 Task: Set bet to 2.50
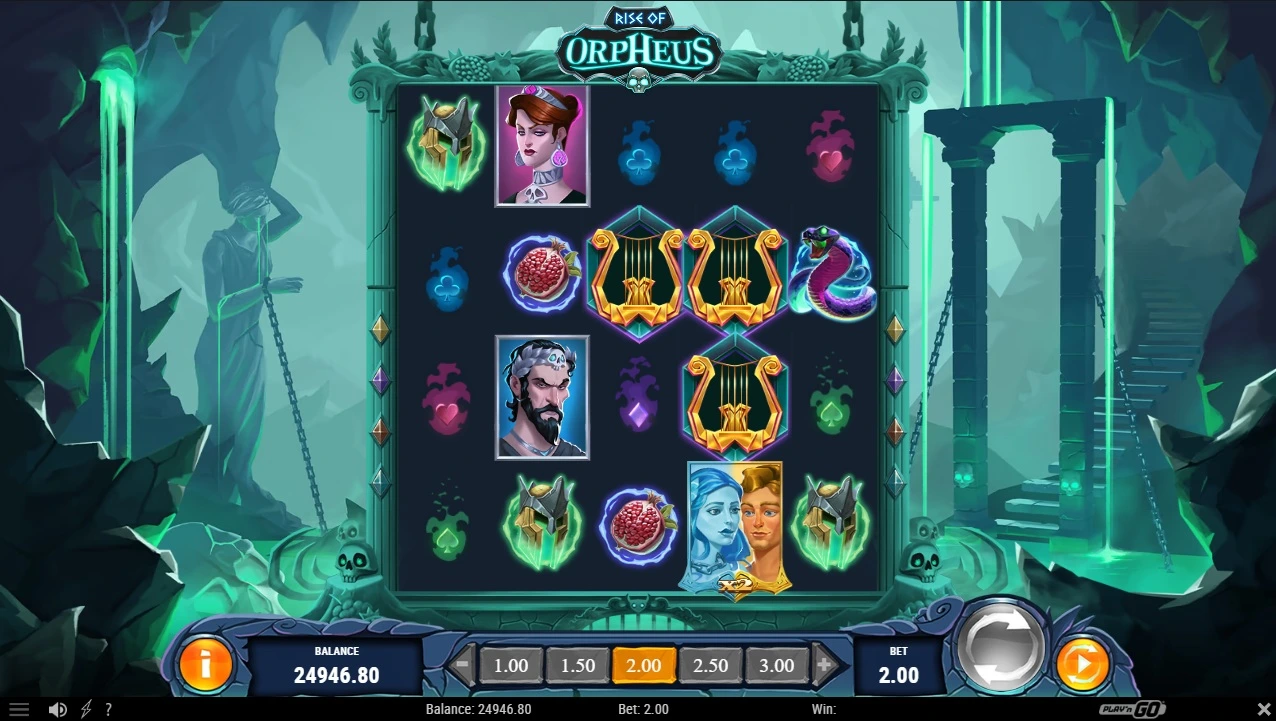point(710,665)
